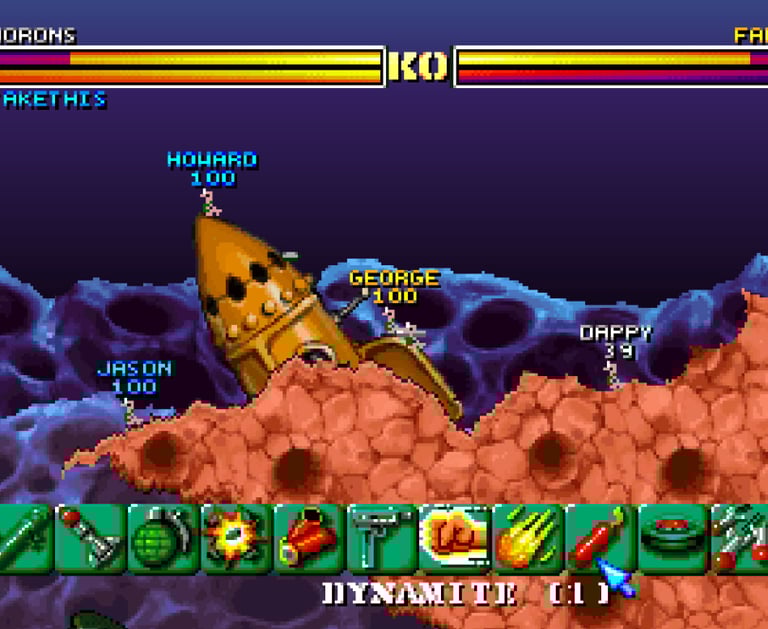
Task: Choose the flaming fireball weapon
Action: point(528,538)
